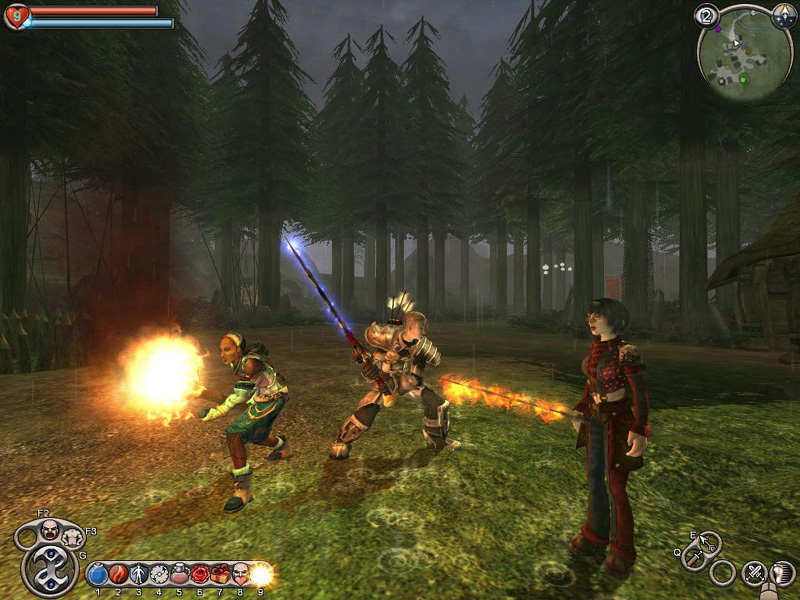Pick the wrapped gift box in slot 7
This screenshot has width=800, height=600.
pyautogui.click(x=220, y=575)
